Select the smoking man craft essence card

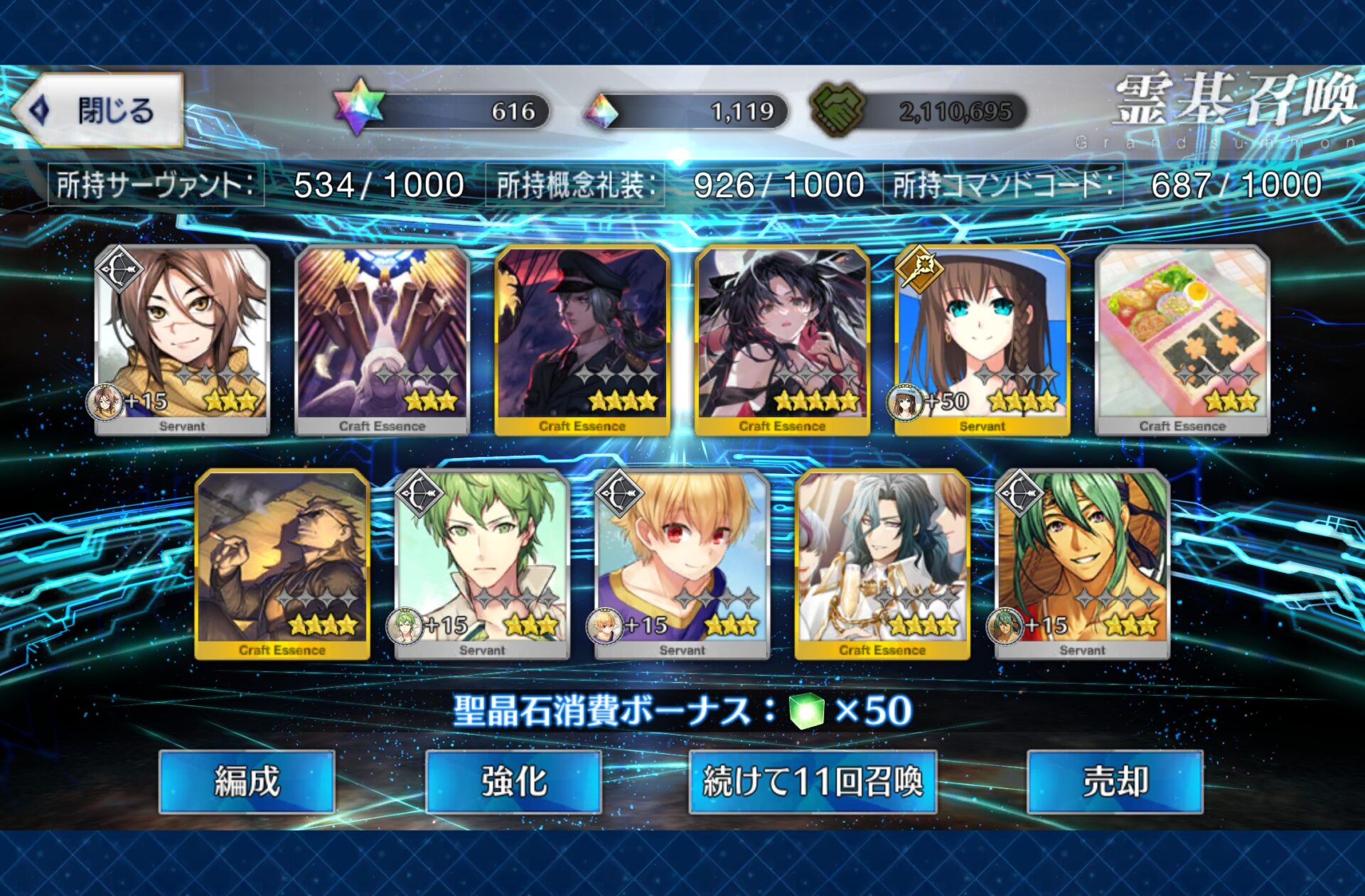[282, 564]
